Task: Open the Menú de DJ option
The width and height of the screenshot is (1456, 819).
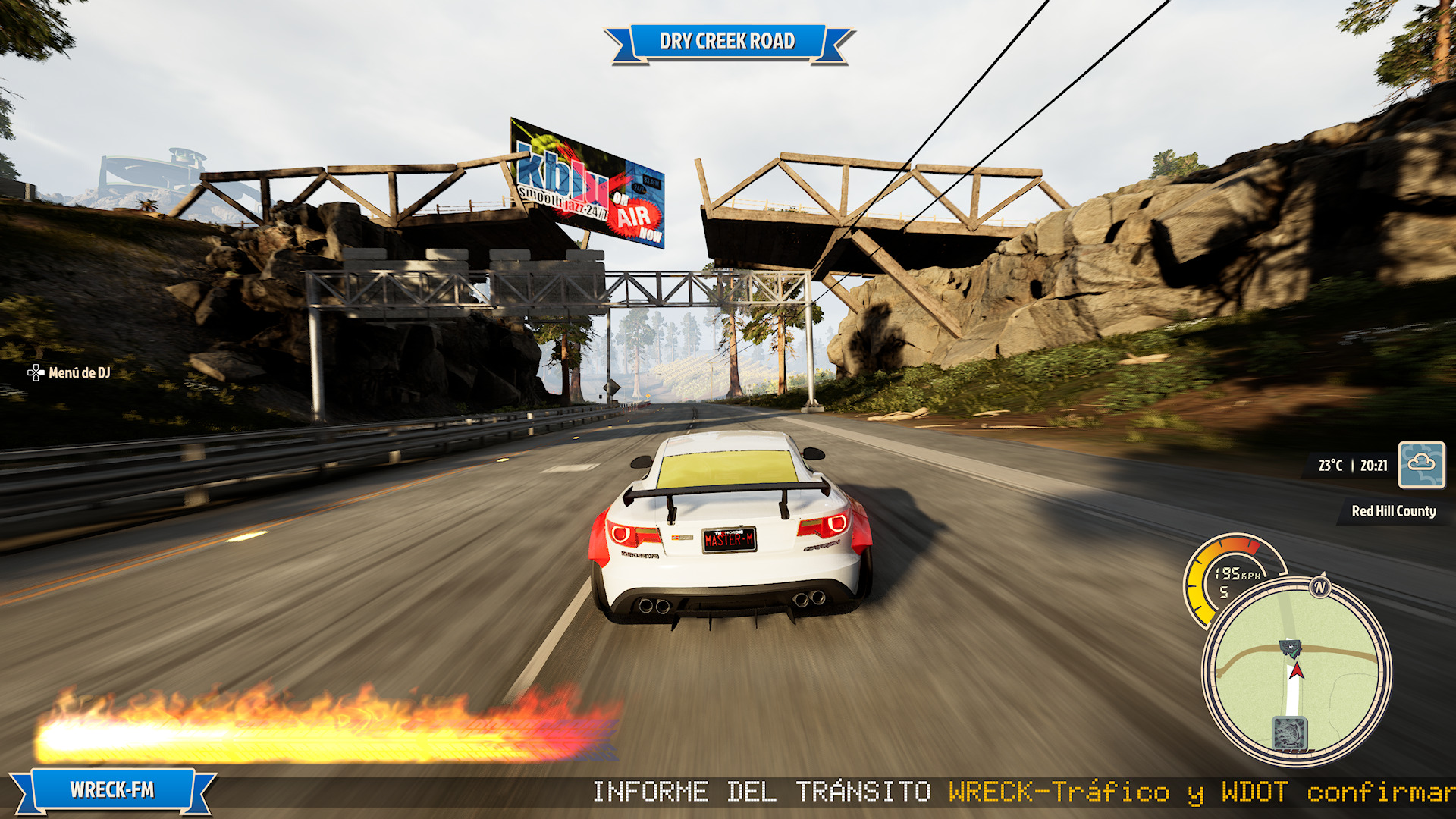Action: tap(70, 372)
